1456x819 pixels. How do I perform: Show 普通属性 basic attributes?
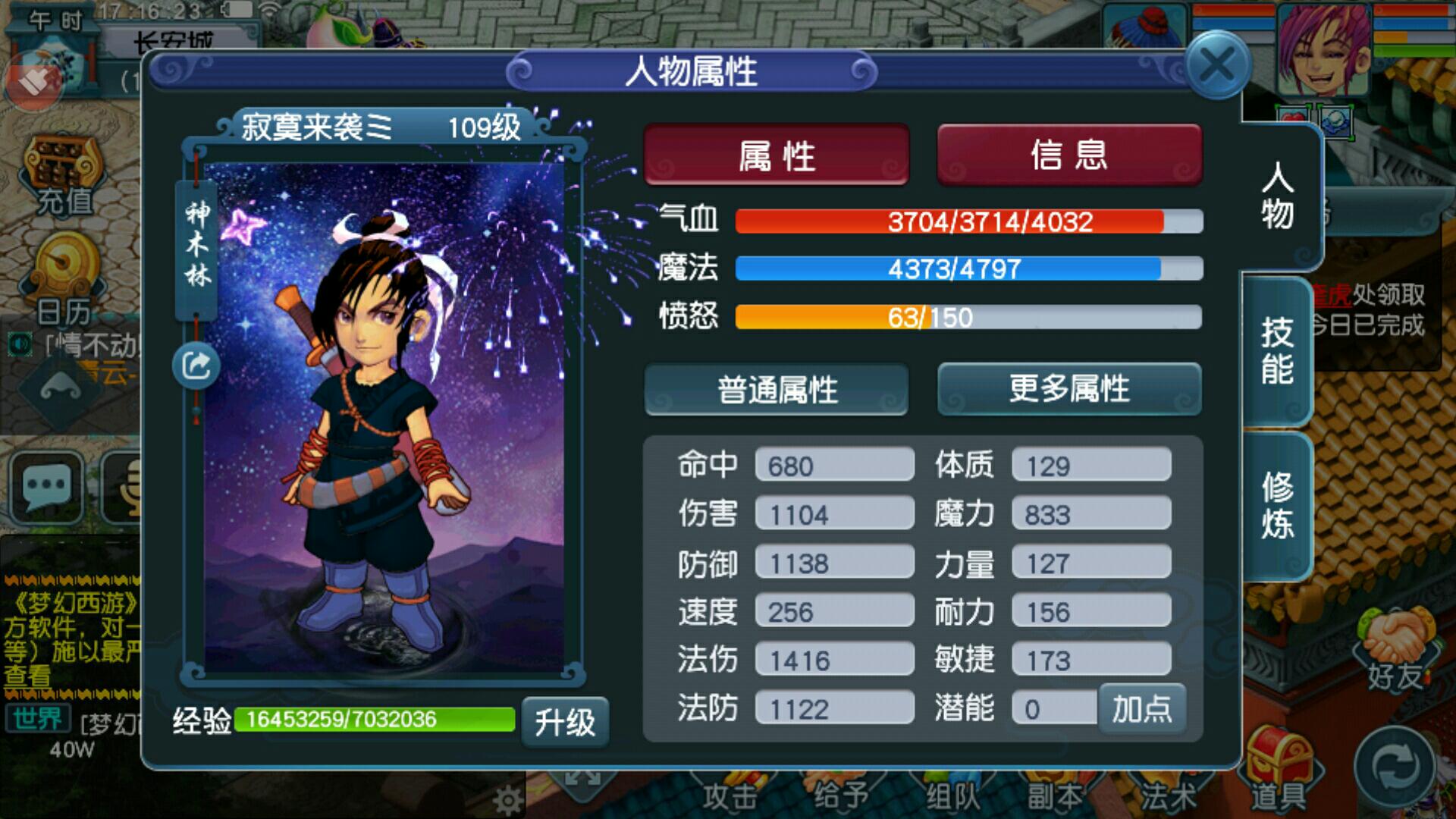pos(777,390)
